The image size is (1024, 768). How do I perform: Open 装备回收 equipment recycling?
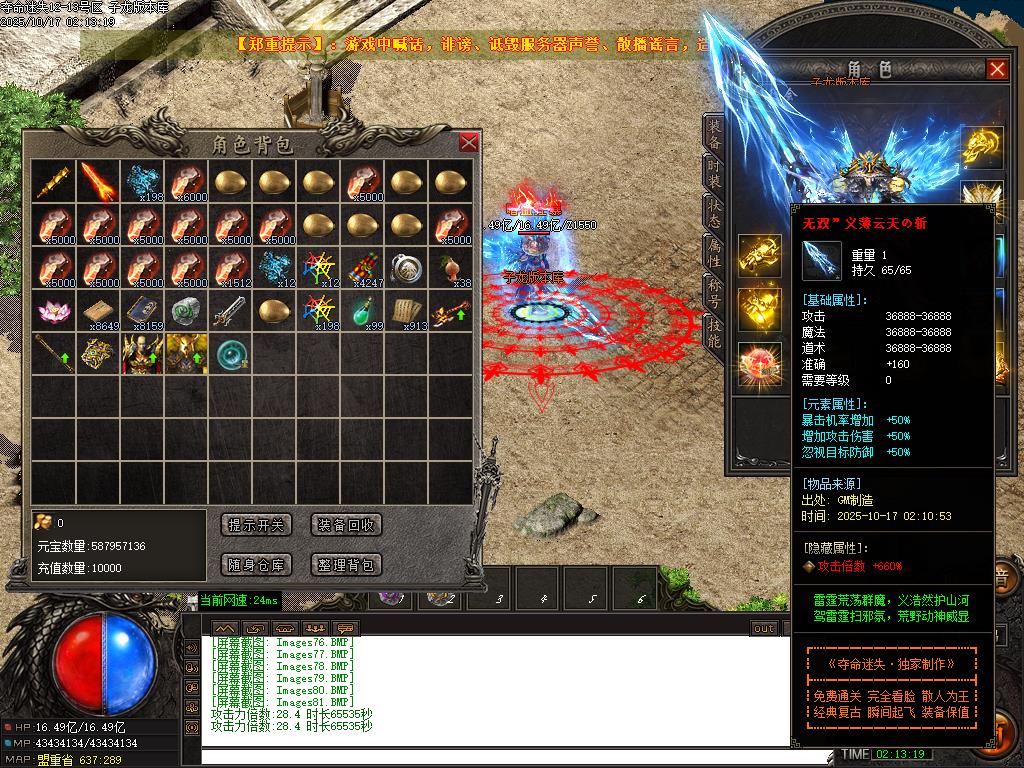[x=346, y=525]
